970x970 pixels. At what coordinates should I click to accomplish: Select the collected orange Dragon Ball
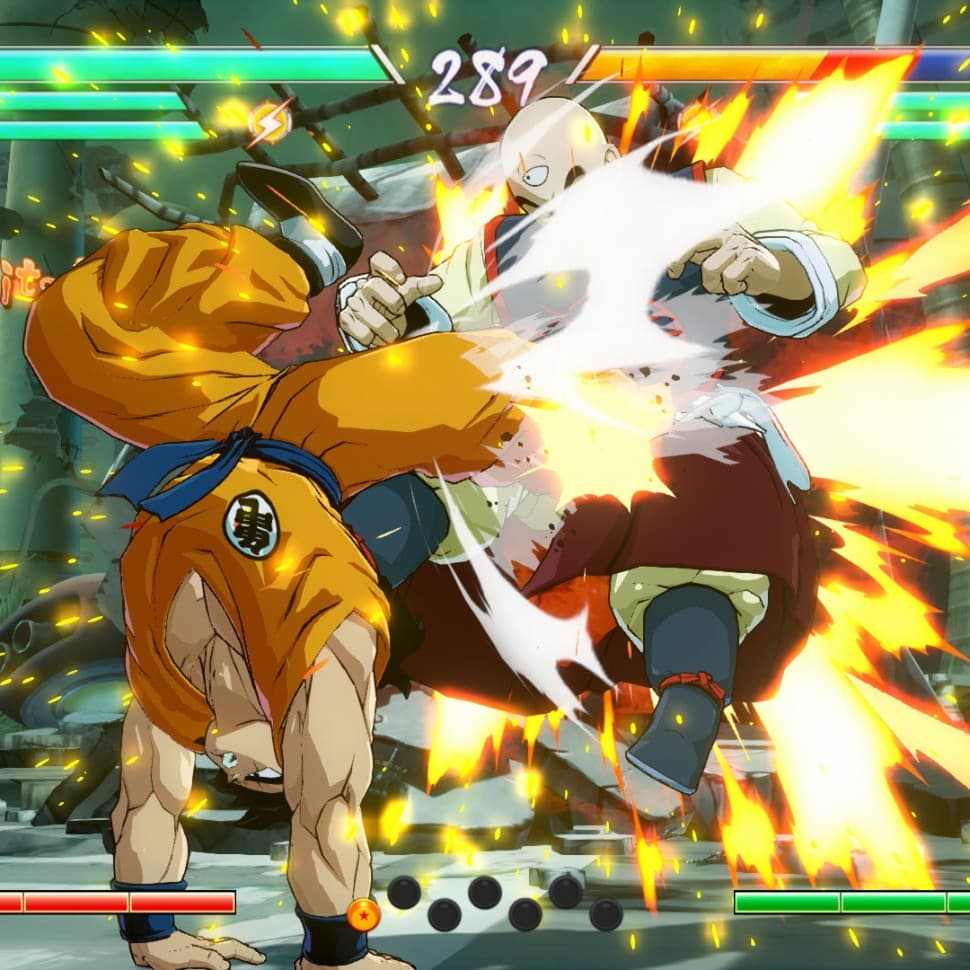[364, 914]
